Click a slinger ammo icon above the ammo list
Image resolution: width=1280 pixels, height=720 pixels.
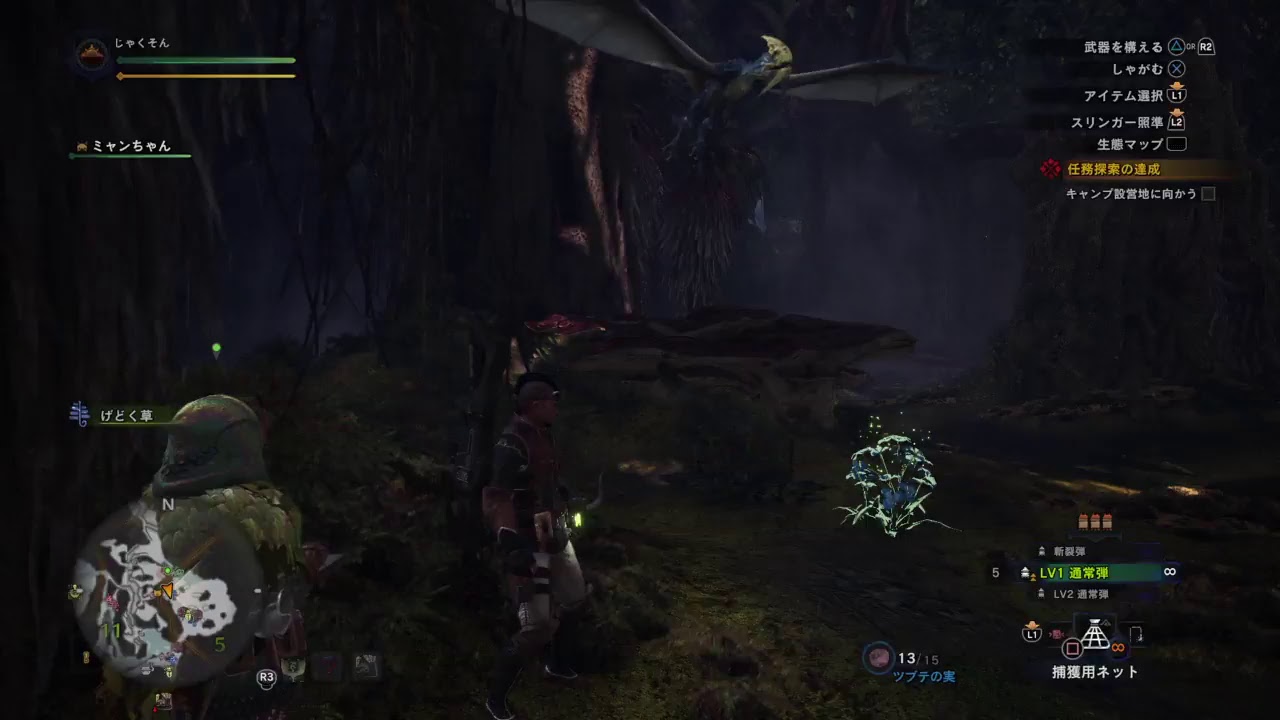[x=1095, y=521]
